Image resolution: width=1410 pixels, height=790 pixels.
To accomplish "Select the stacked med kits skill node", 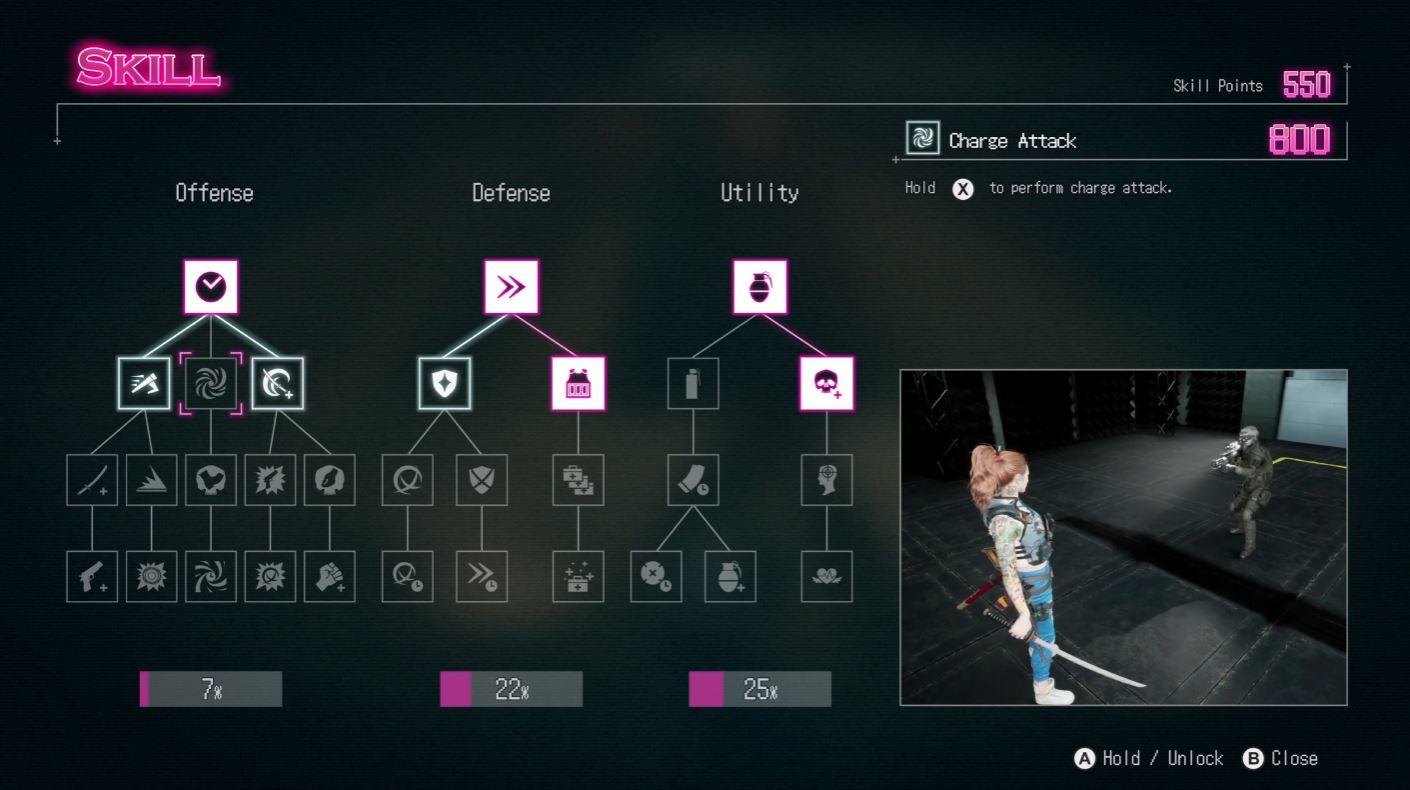I will coord(578,480).
